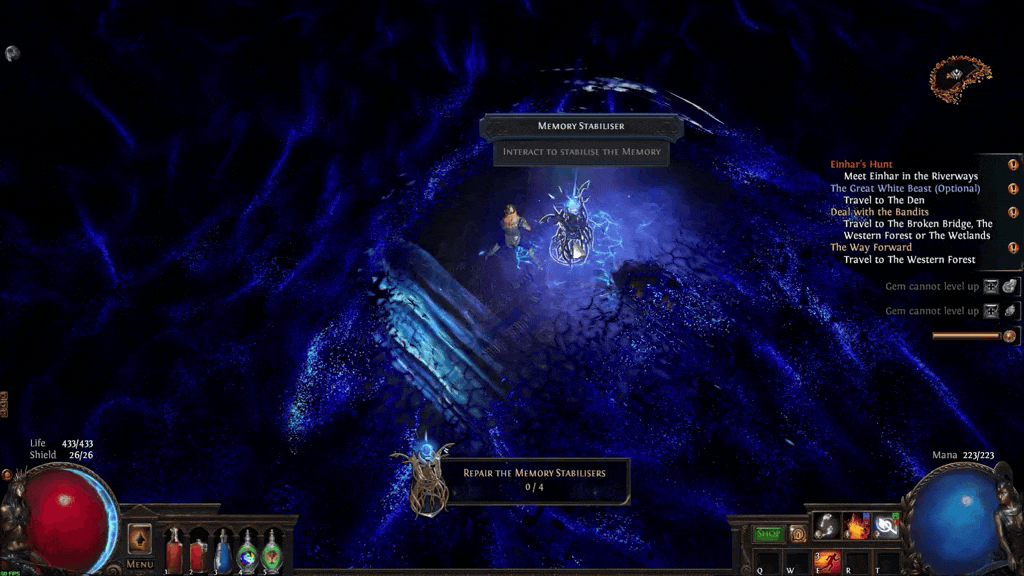Click the round coin icon beside Shop
Image resolution: width=1024 pixels, height=576 pixels.
click(797, 534)
